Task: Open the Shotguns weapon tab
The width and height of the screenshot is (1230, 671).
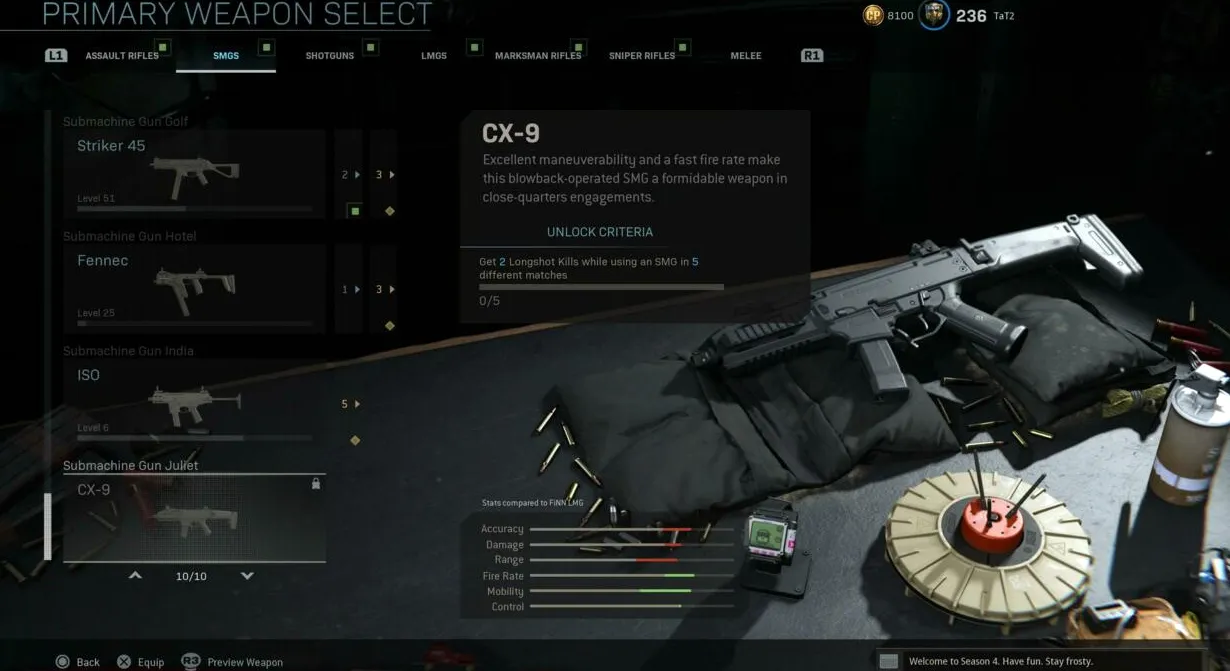Action: click(330, 56)
